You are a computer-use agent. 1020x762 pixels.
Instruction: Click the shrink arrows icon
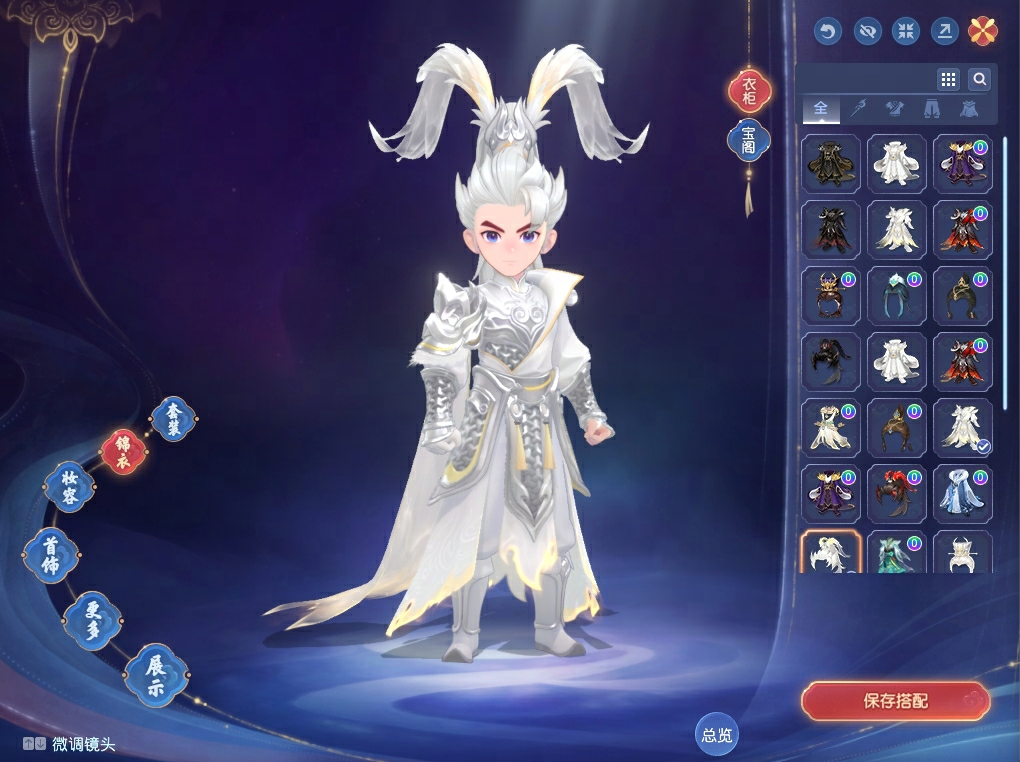906,31
